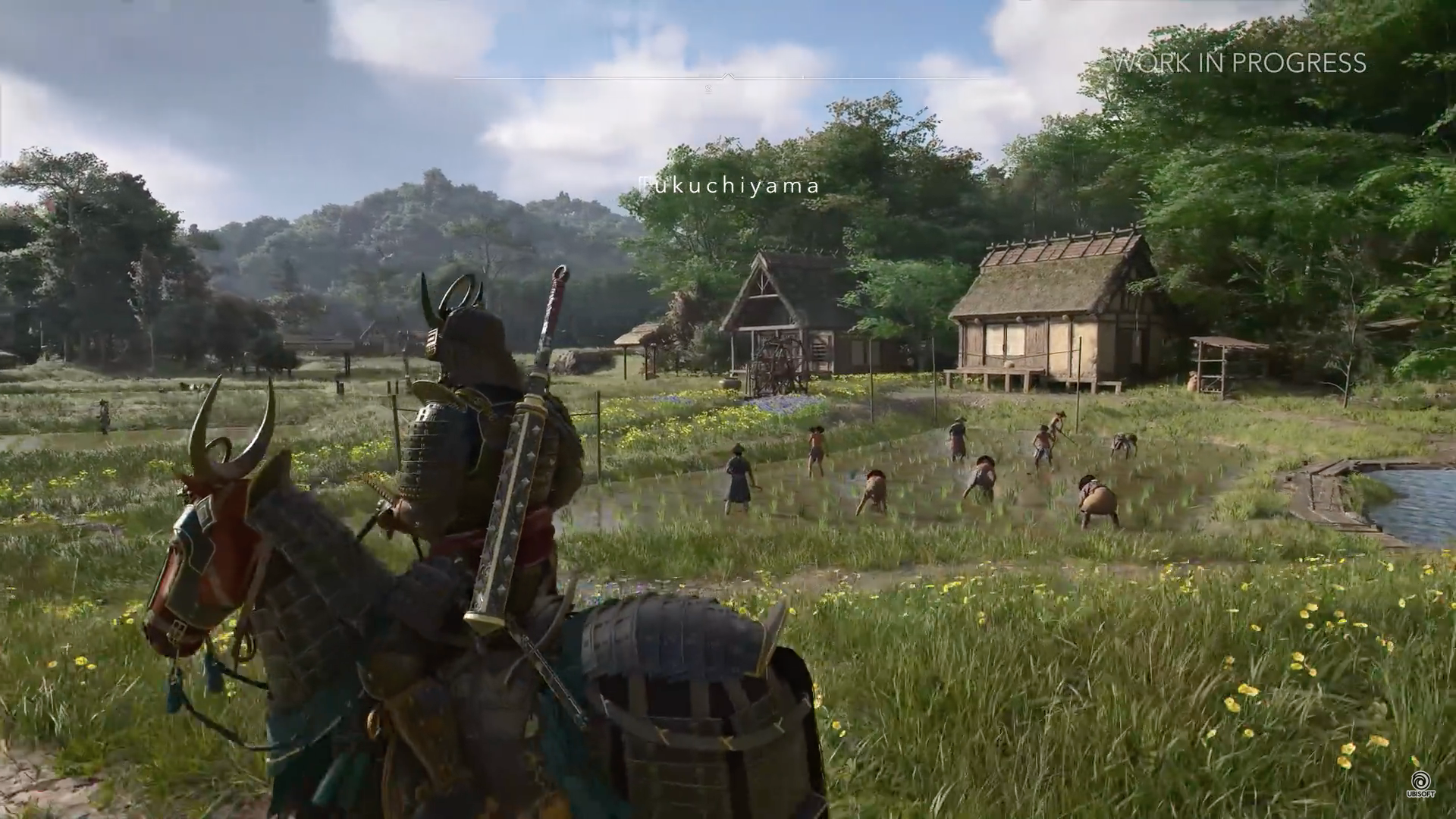Click the horizontal compass bar
This screenshot has width=1456, height=819.
pos(726,77)
